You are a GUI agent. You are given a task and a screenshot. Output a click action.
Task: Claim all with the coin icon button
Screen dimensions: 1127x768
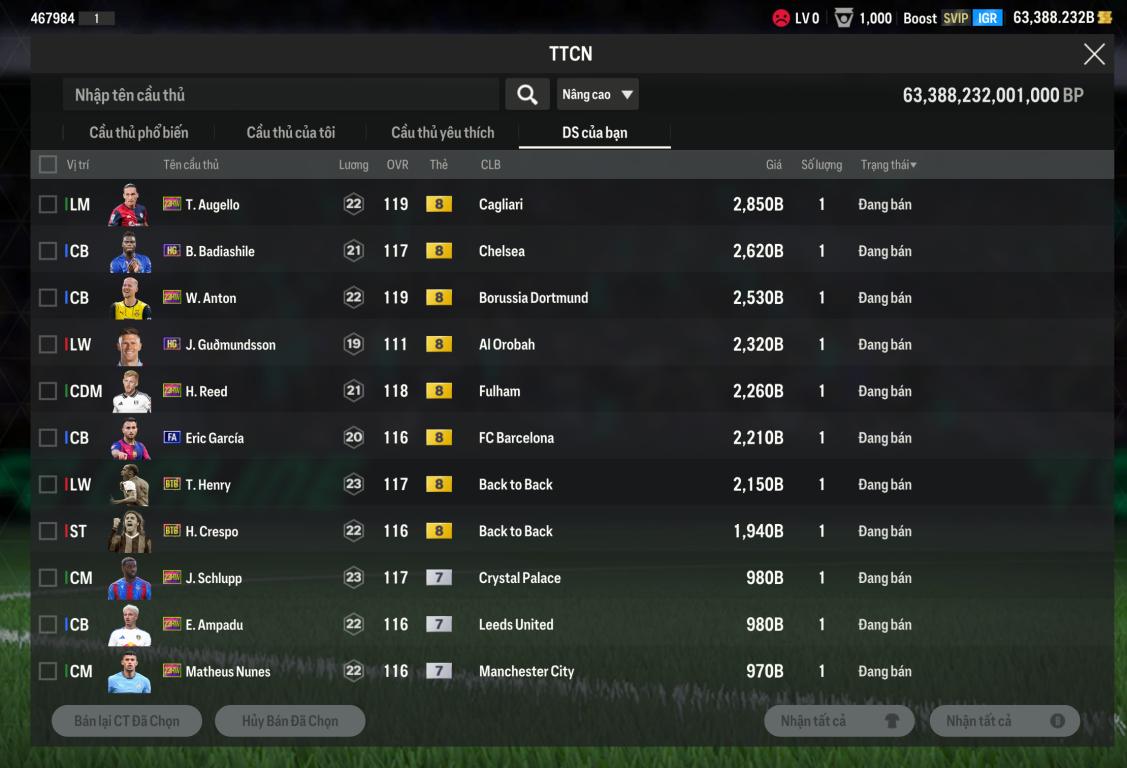pyautogui.click(x=1004, y=721)
